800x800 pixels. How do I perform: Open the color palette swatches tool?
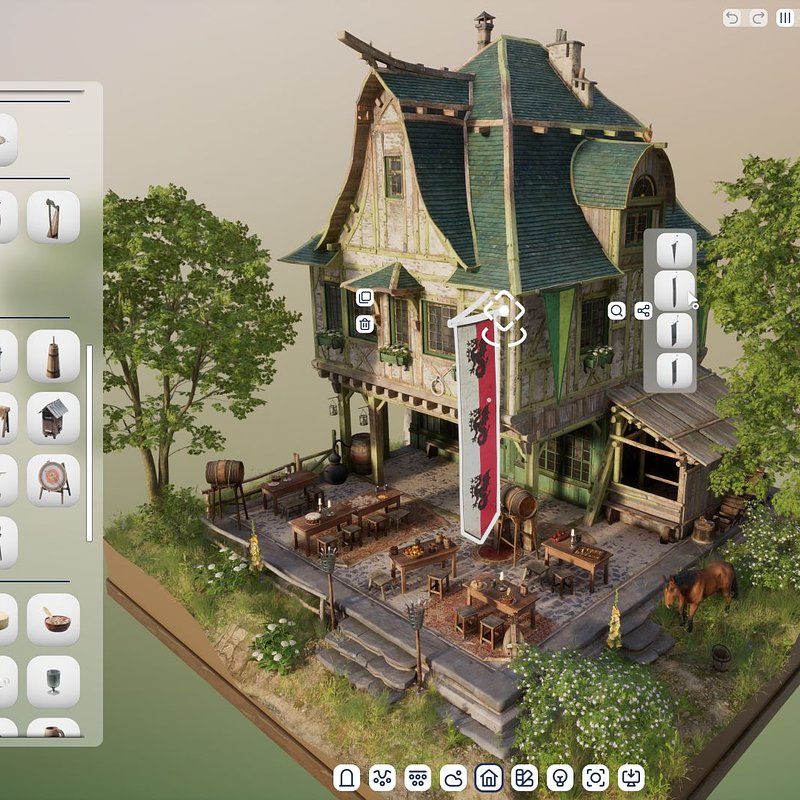(x=525, y=777)
